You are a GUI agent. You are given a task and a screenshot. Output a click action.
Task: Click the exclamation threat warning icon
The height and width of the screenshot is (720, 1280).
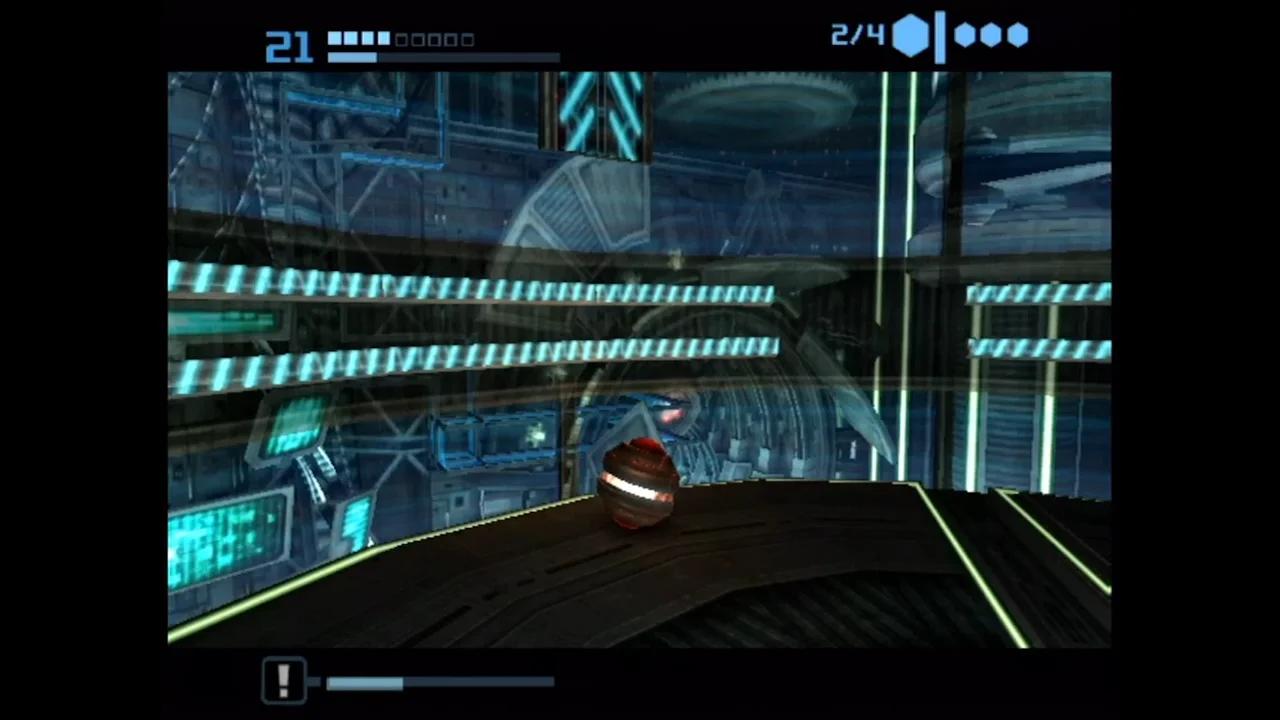pos(283,679)
